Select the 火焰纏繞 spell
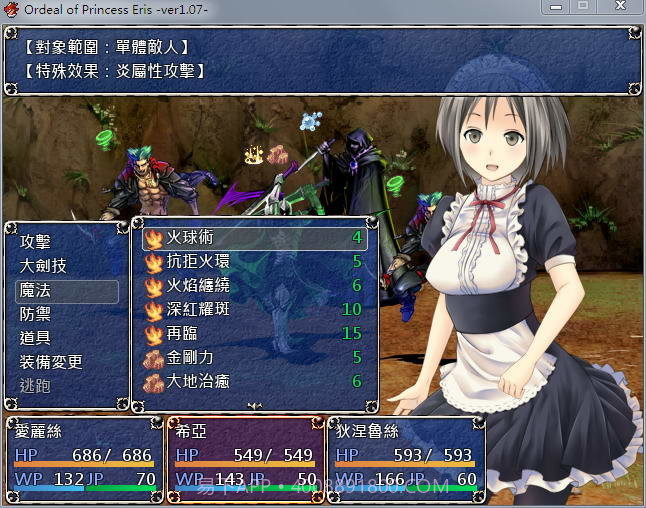 point(254,286)
